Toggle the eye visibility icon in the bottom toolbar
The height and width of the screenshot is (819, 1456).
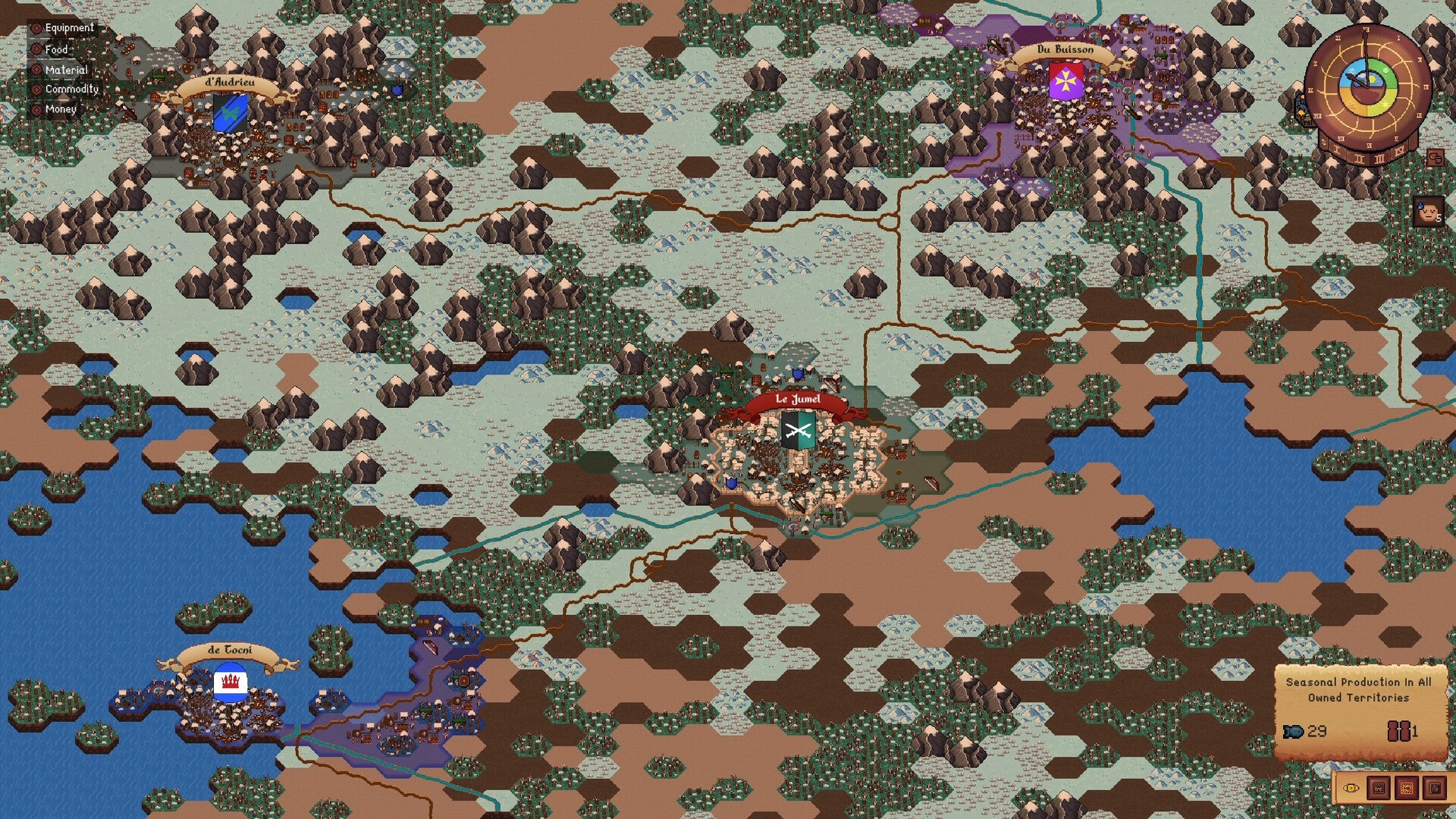point(1351,788)
